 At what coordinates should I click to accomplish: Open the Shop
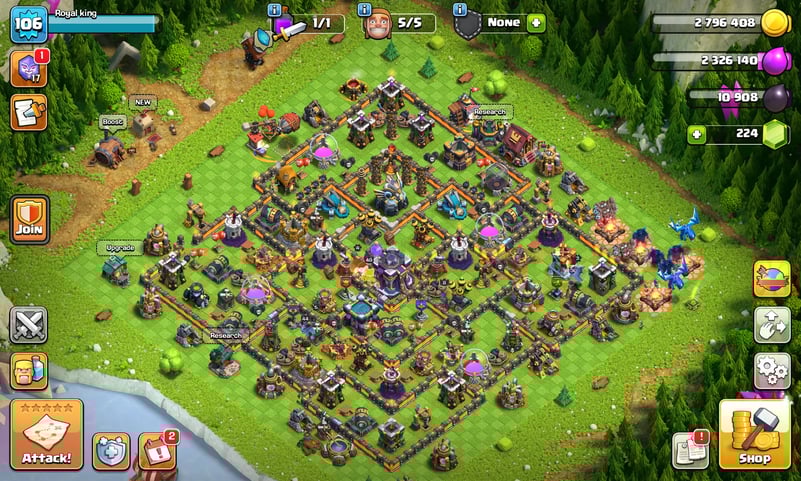click(756, 435)
